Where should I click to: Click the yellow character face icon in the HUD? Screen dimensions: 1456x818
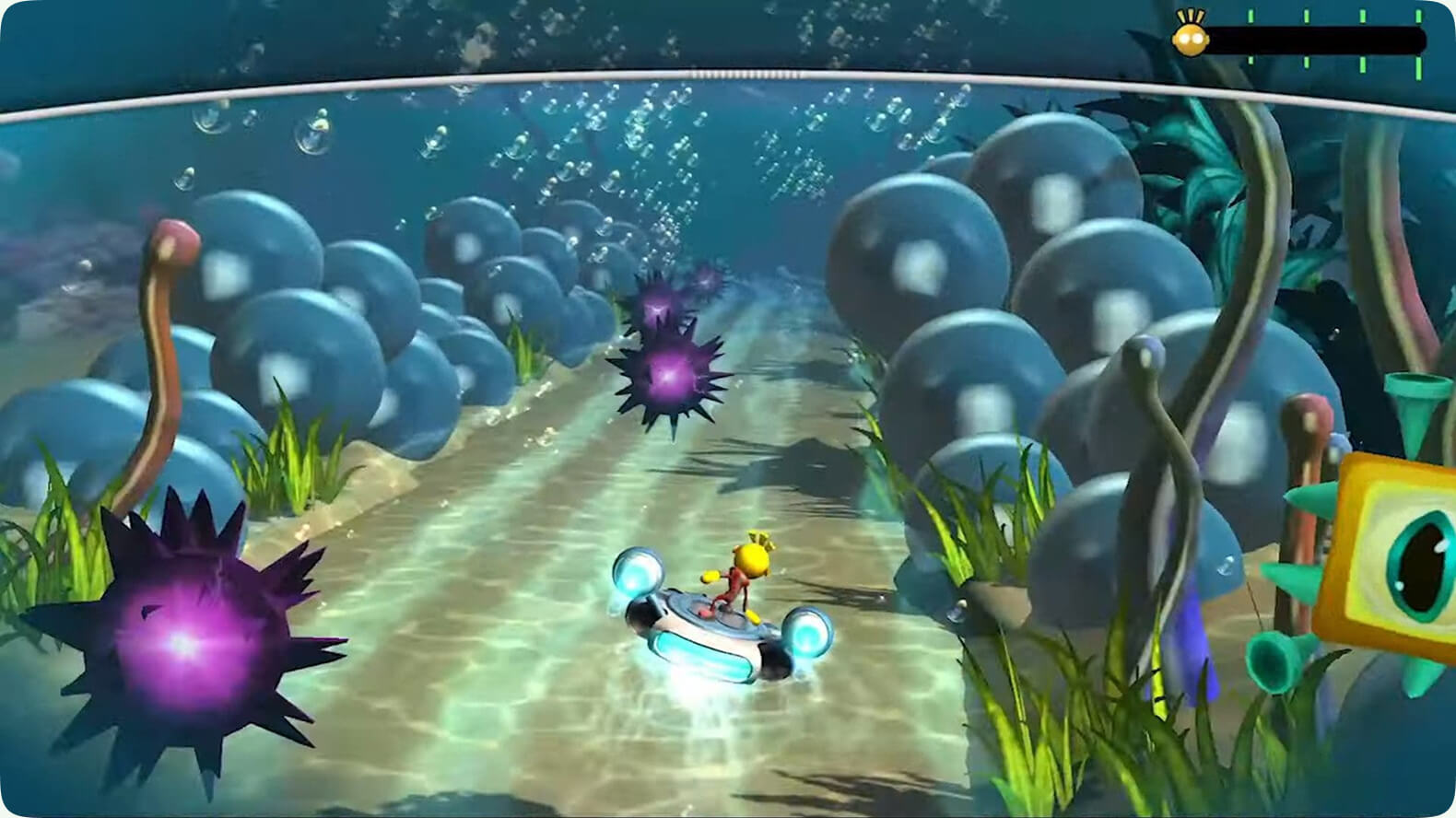(x=1192, y=39)
